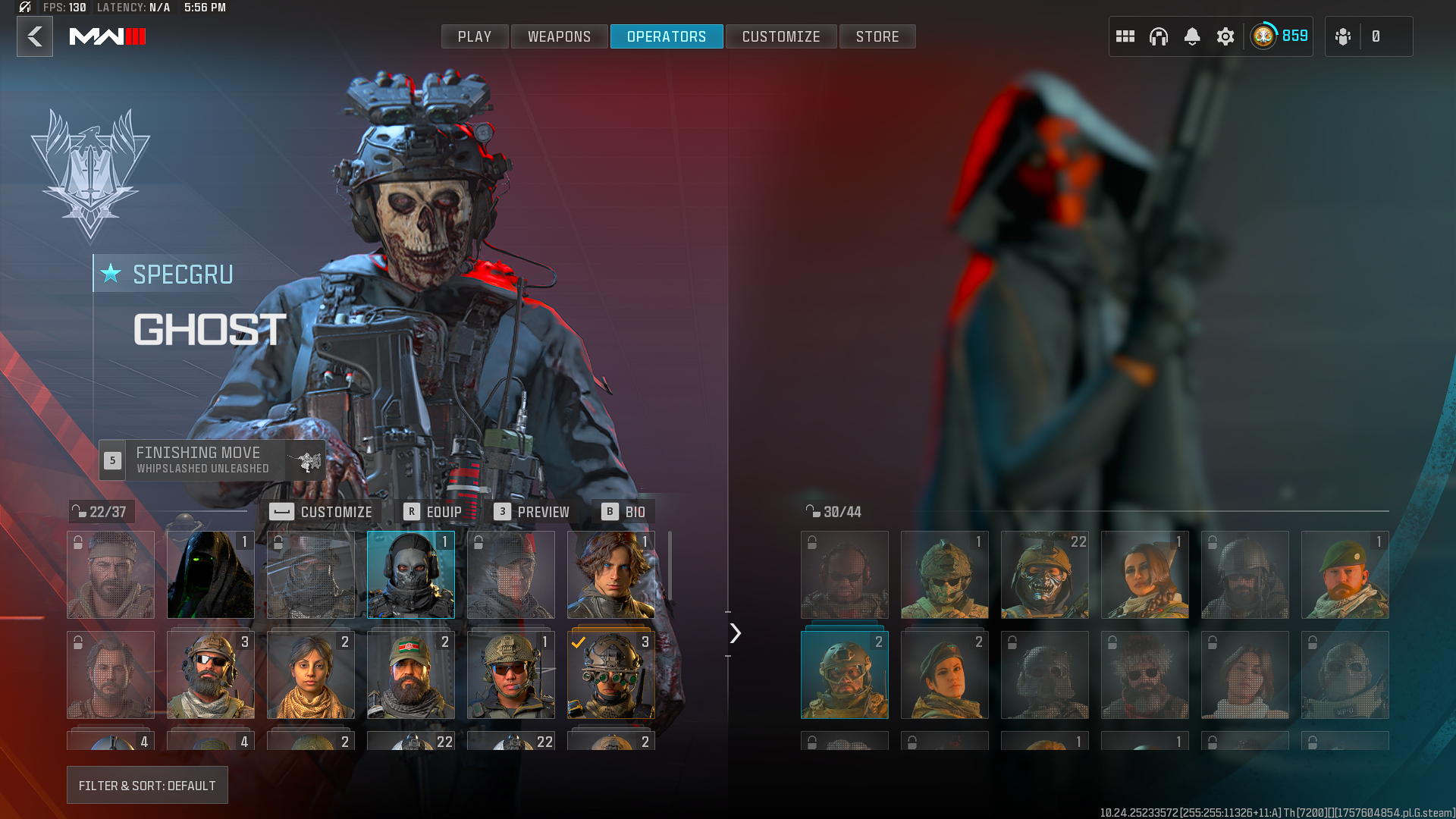
Task: Choose the highlighted Ghost skull-mask operator
Action: [411, 575]
